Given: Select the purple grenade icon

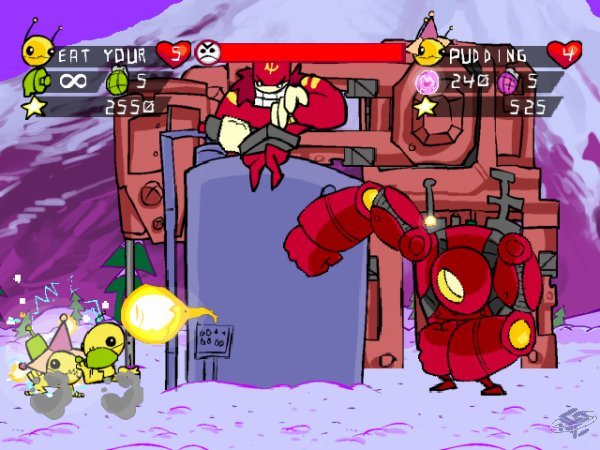Looking at the screenshot, I should click(x=505, y=79).
